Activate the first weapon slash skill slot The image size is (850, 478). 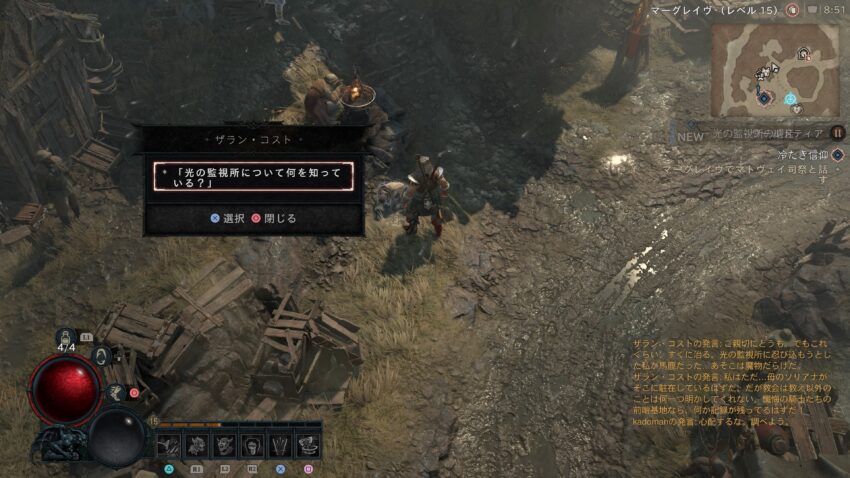click(x=169, y=446)
